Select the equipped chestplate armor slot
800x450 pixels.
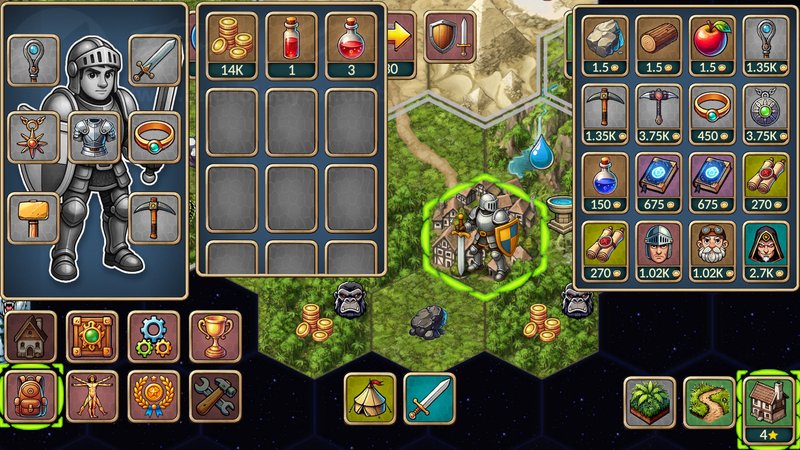(x=94, y=137)
